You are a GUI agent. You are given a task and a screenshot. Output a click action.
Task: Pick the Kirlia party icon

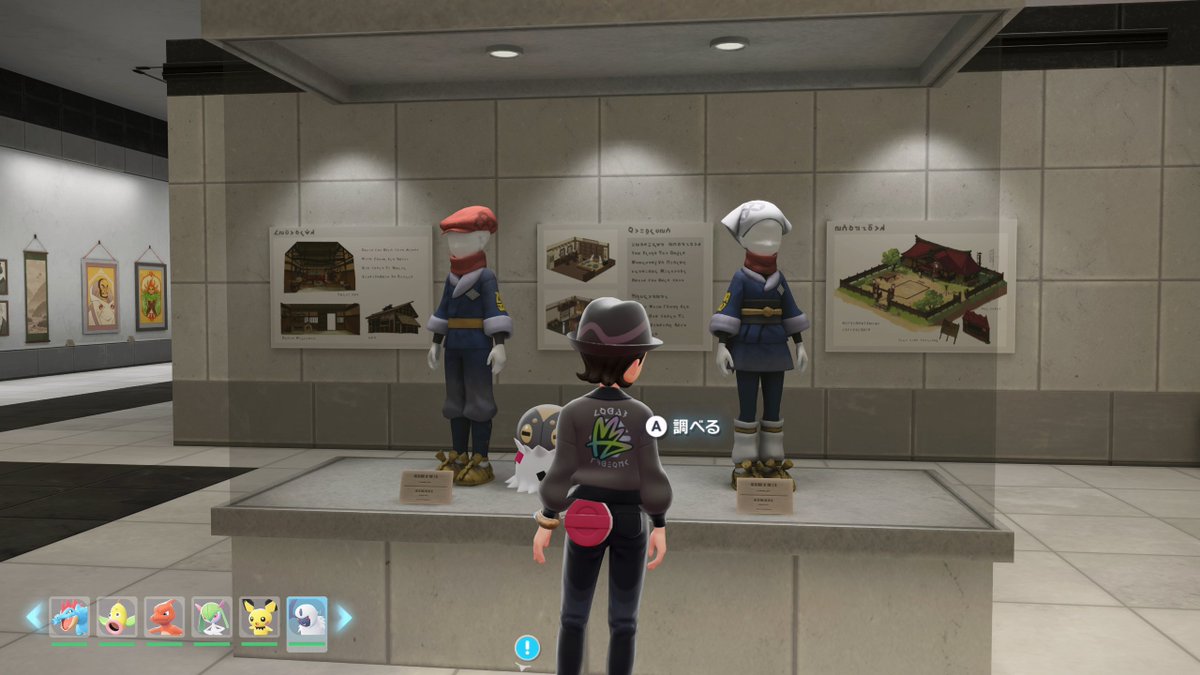click(x=212, y=617)
